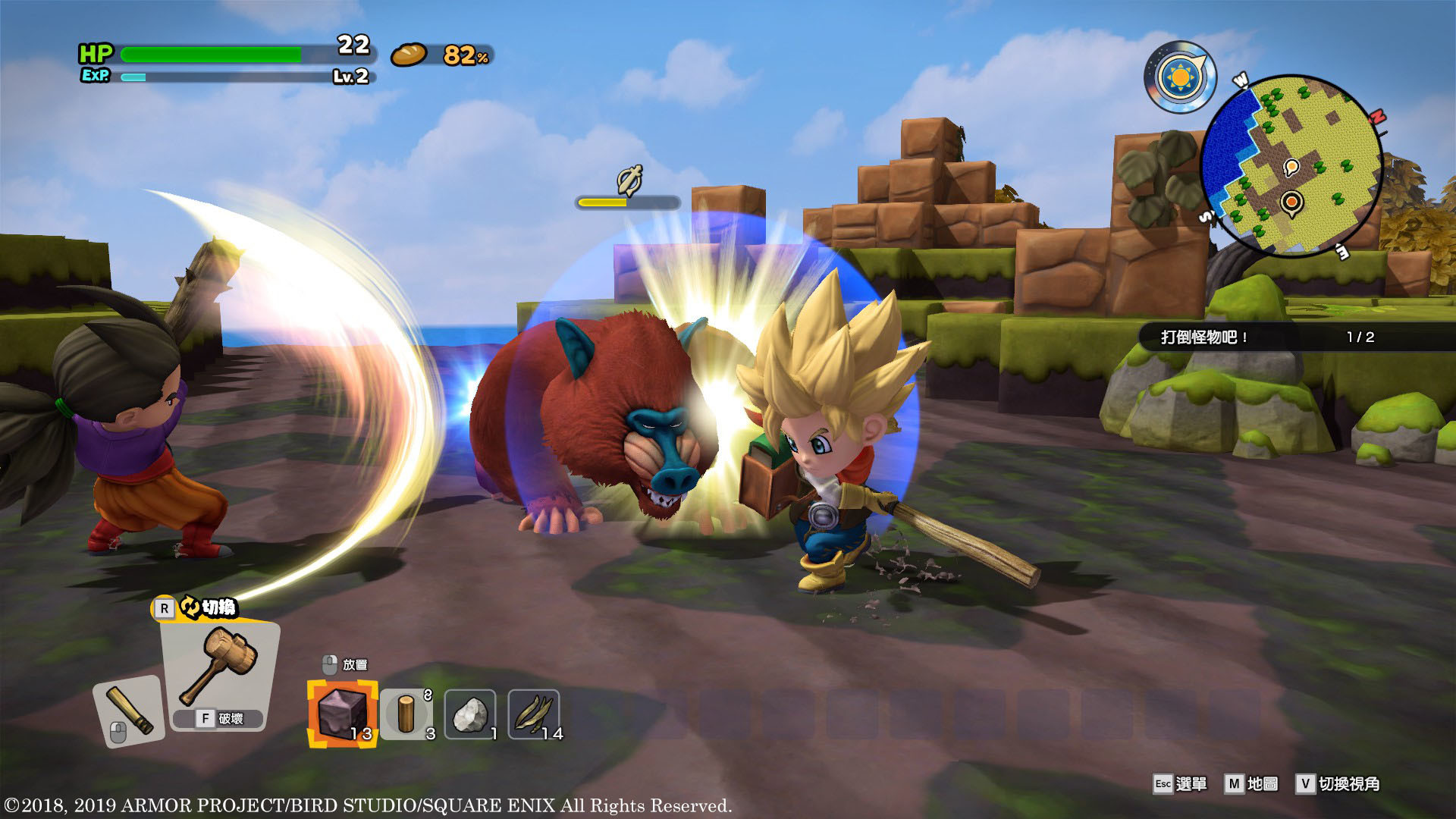The height and width of the screenshot is (819, 1456).
Task: Select the purple stone block hotbar slot
Action: [342, 714]
